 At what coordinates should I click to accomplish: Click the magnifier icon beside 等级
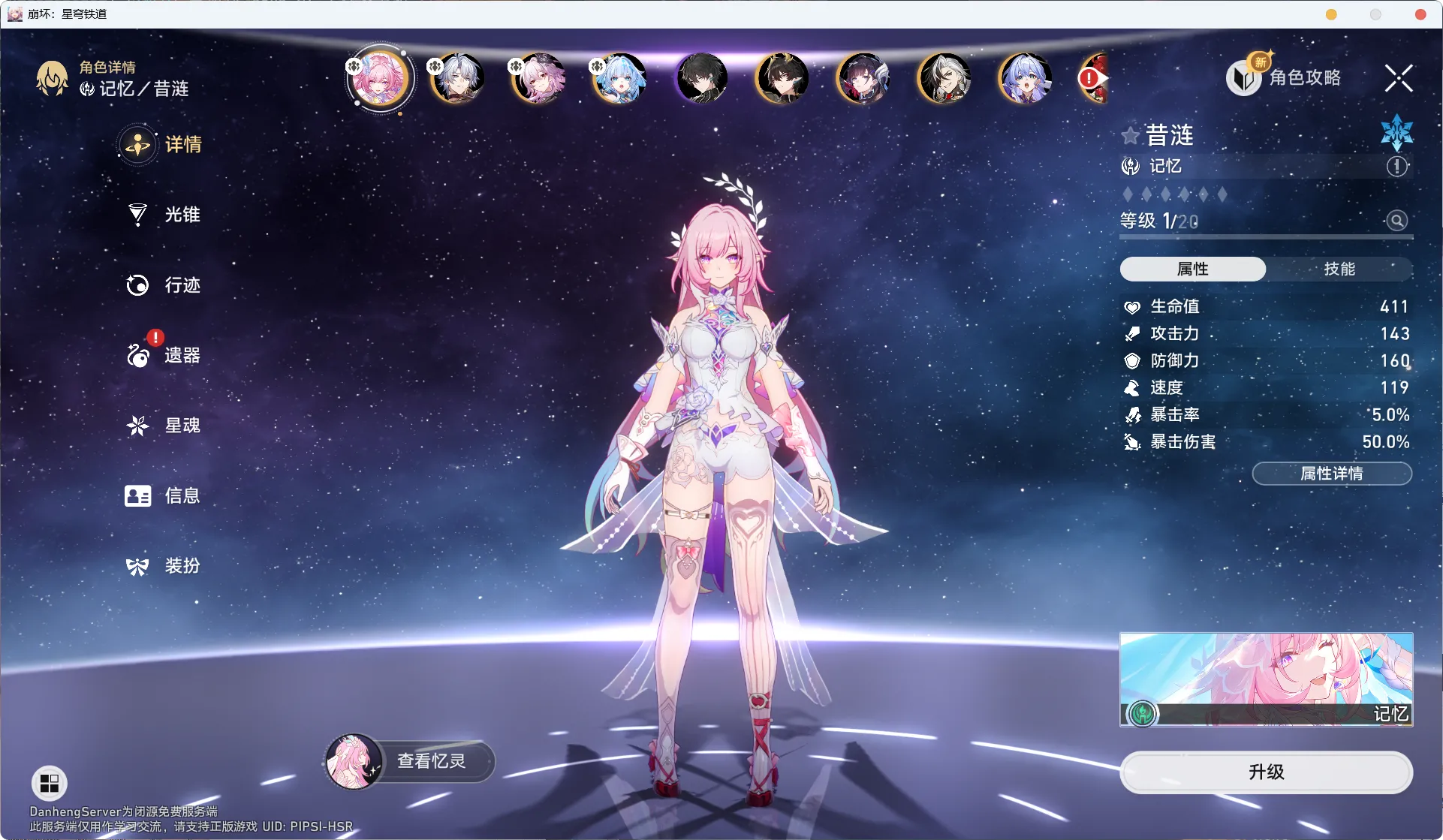click(1396, 221)
